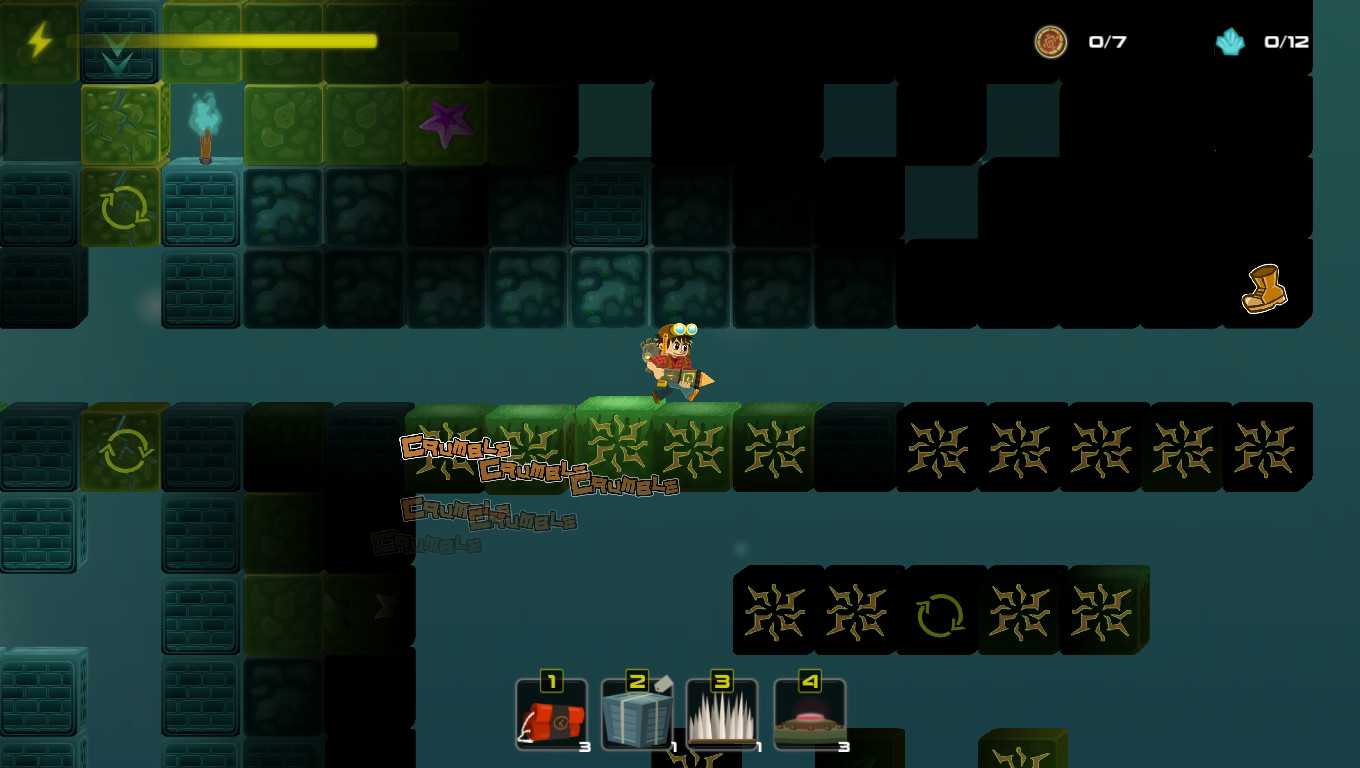Click the recycle symbol block near the torch
The image size is (1360, 768).
(x=120, y=207)
